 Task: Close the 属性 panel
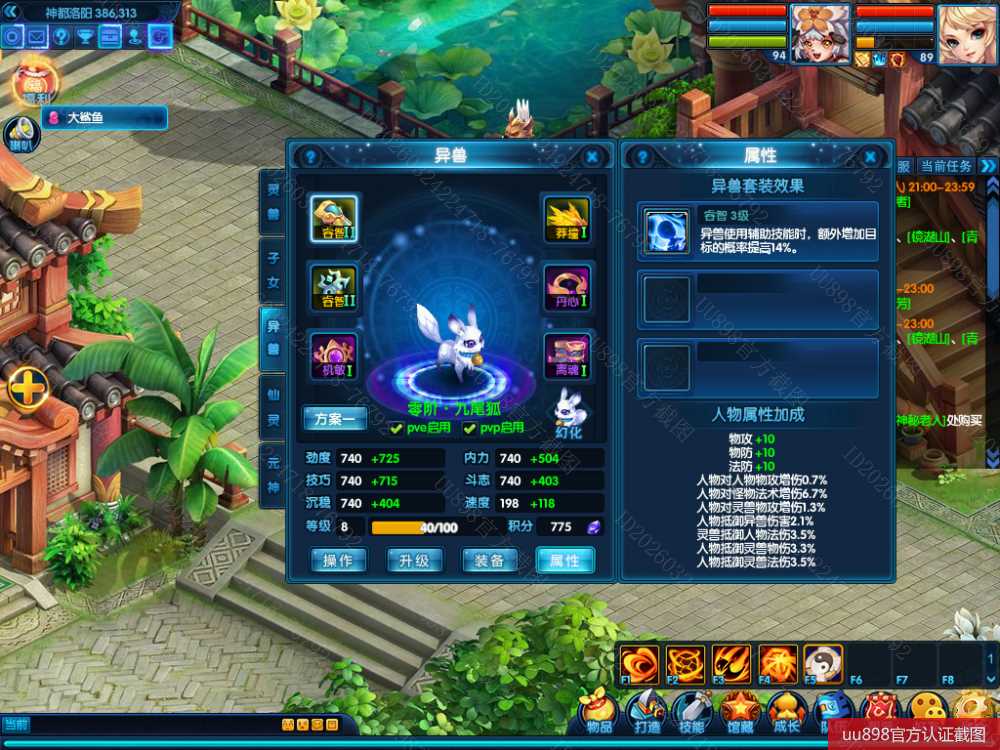coord(872,157)
